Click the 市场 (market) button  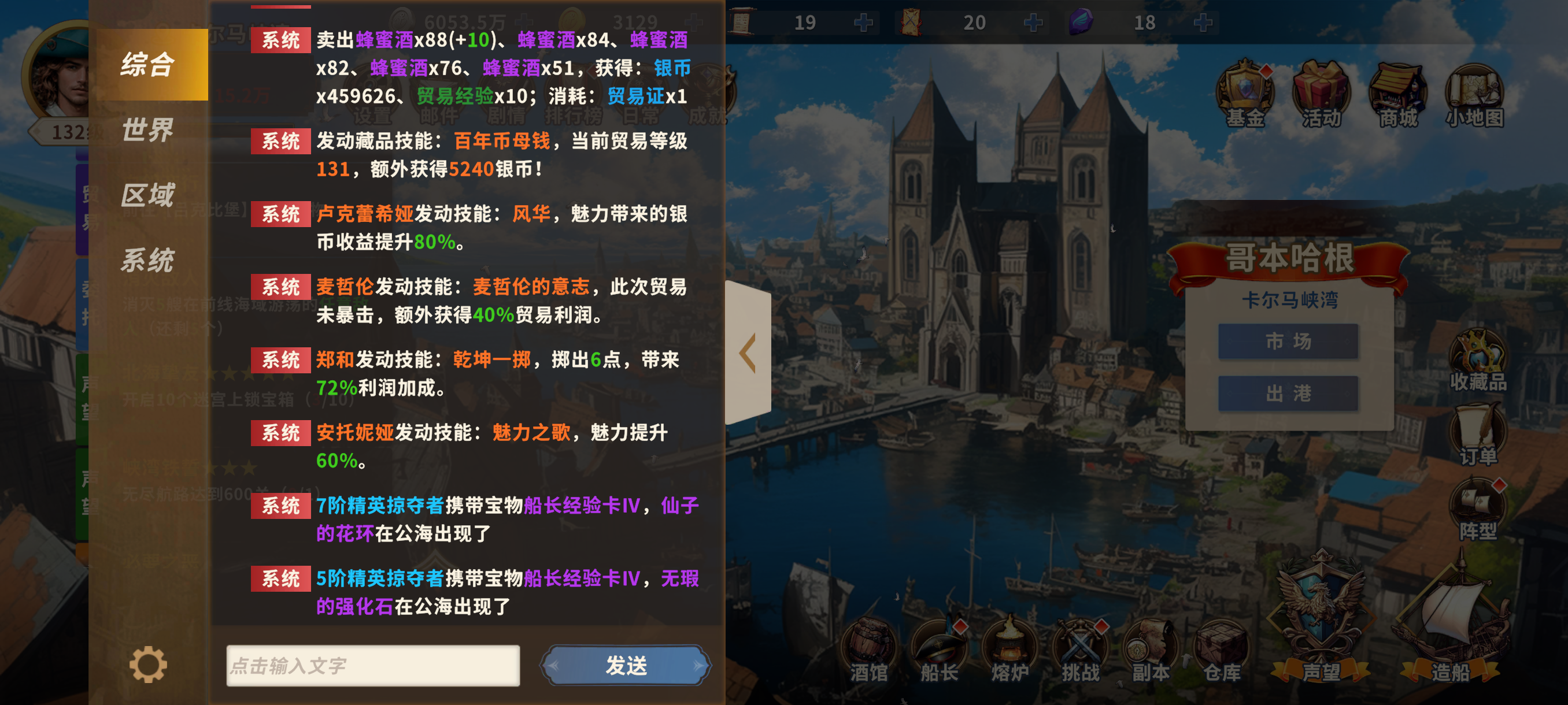pos(1288,342)
